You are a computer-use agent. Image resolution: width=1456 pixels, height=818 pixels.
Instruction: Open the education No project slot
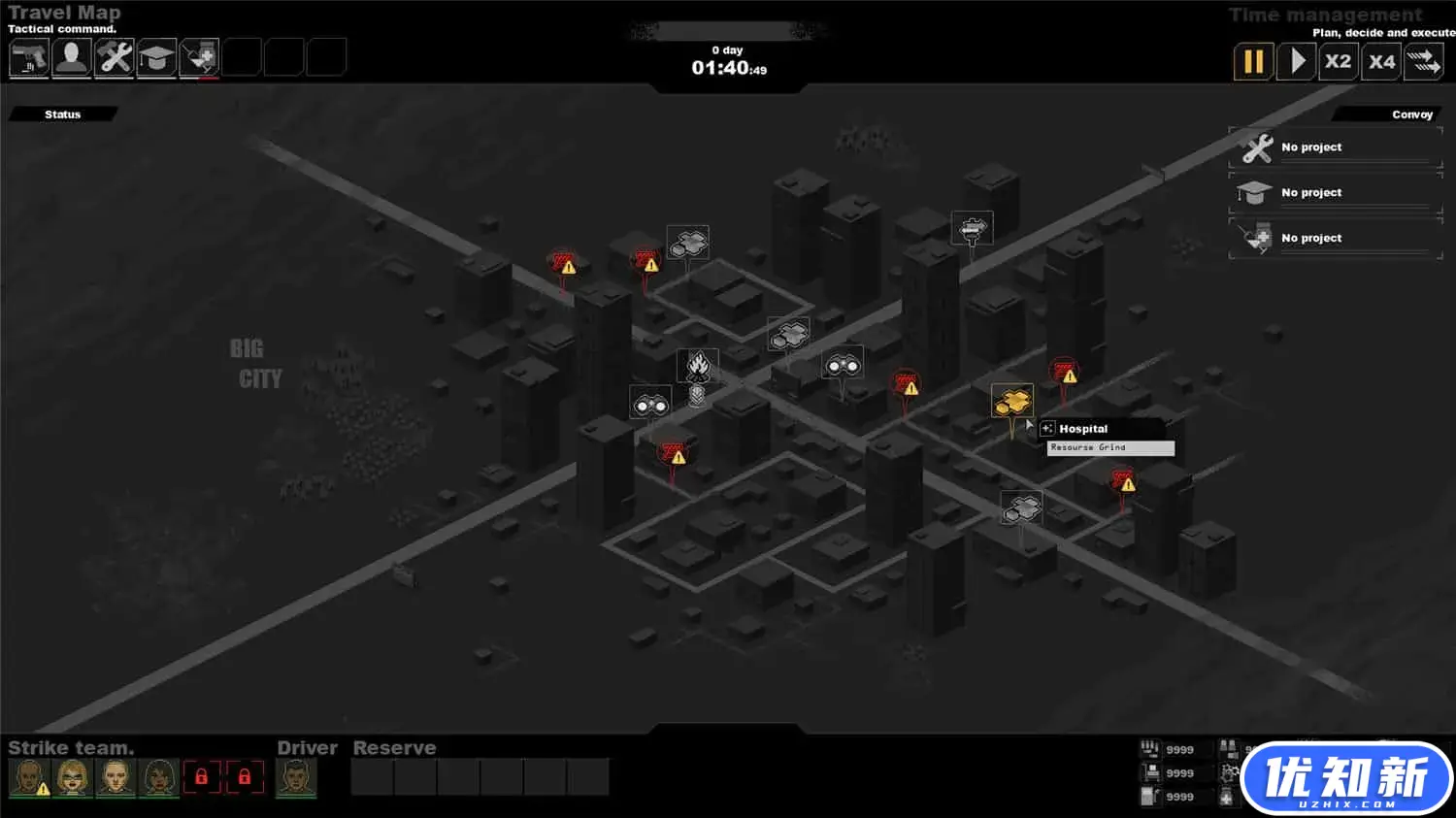tap(1335, 192)
